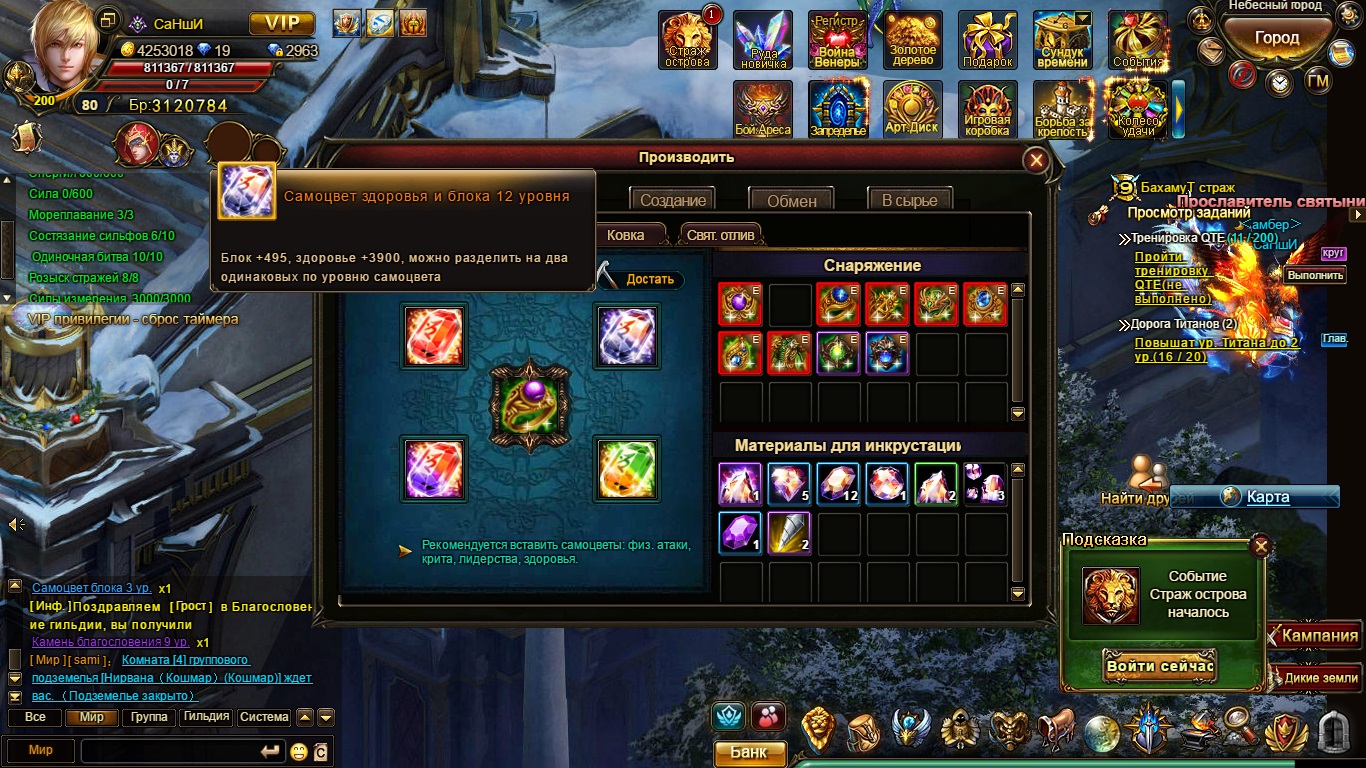
Task: Click the Выполнить quest button
Action: (x=1314, y=275)
